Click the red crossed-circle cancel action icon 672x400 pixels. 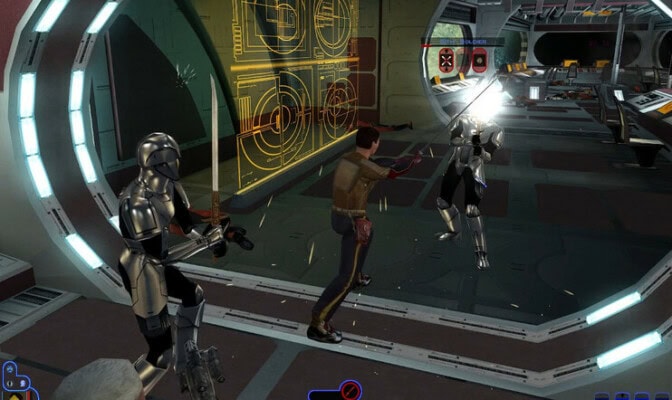pos(350,391)
